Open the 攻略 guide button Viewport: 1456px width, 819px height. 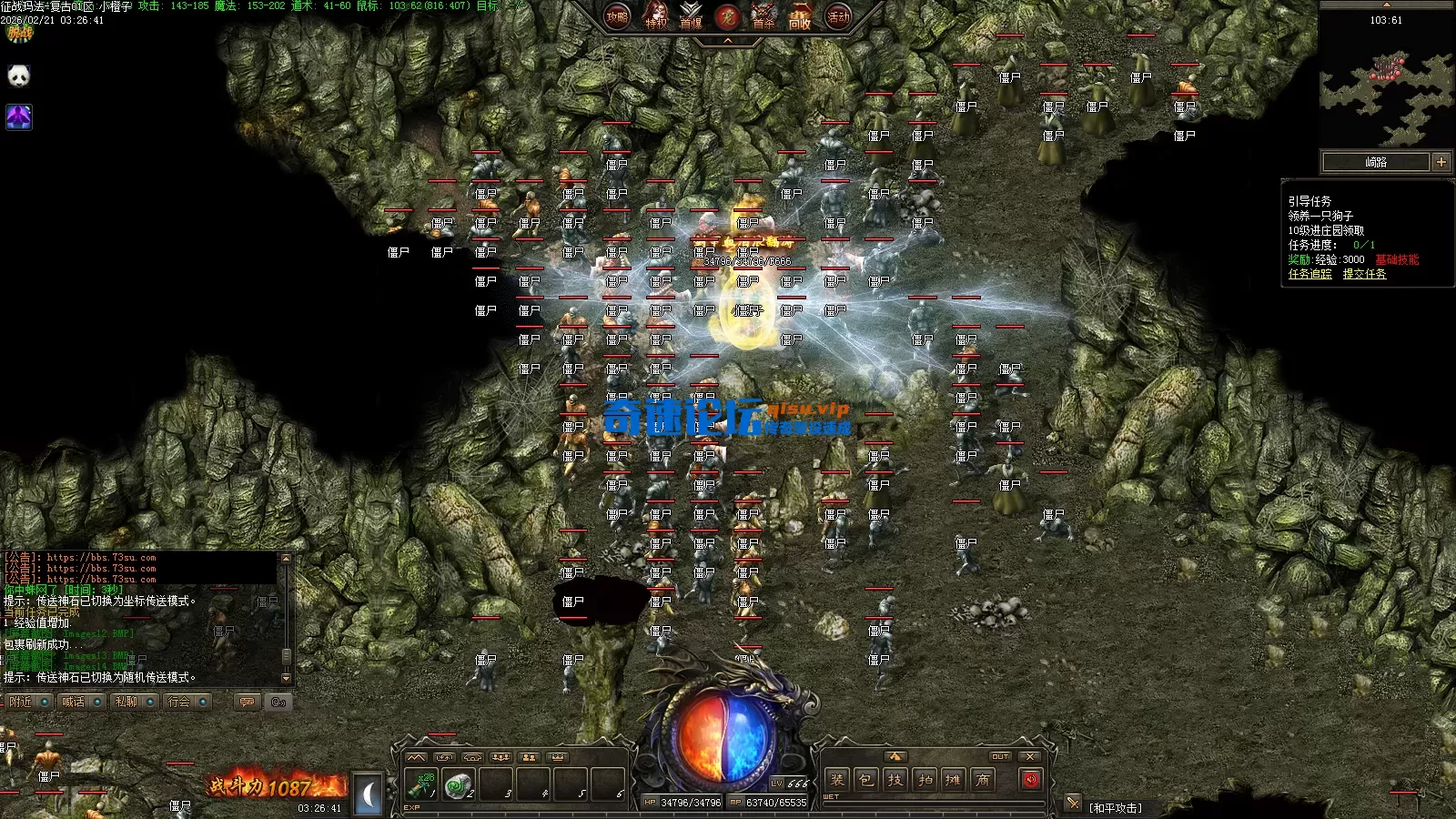tap(617, 16)
